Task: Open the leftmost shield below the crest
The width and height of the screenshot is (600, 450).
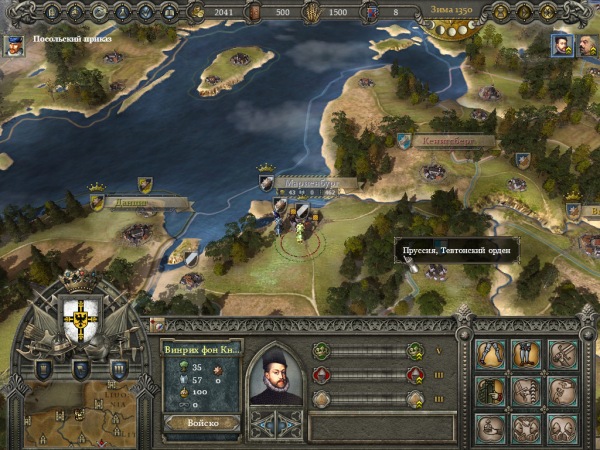Action: (x=43, y=369)
